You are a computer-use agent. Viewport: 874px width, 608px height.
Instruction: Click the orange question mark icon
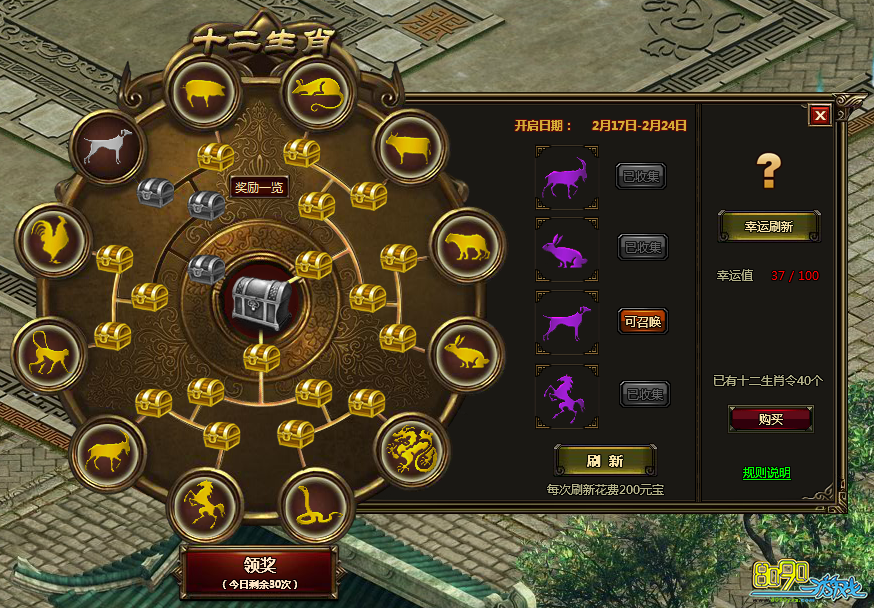click(x=768, y=171)
